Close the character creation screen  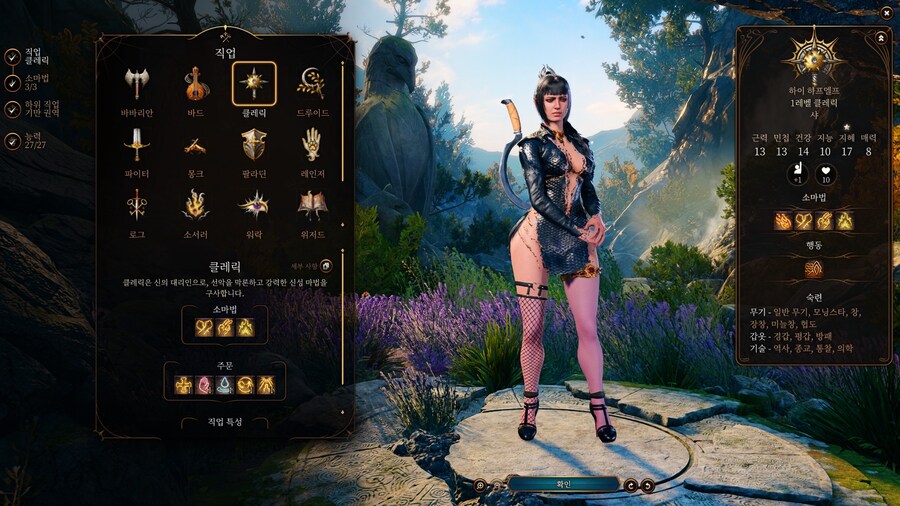click(x=886, y=12)
